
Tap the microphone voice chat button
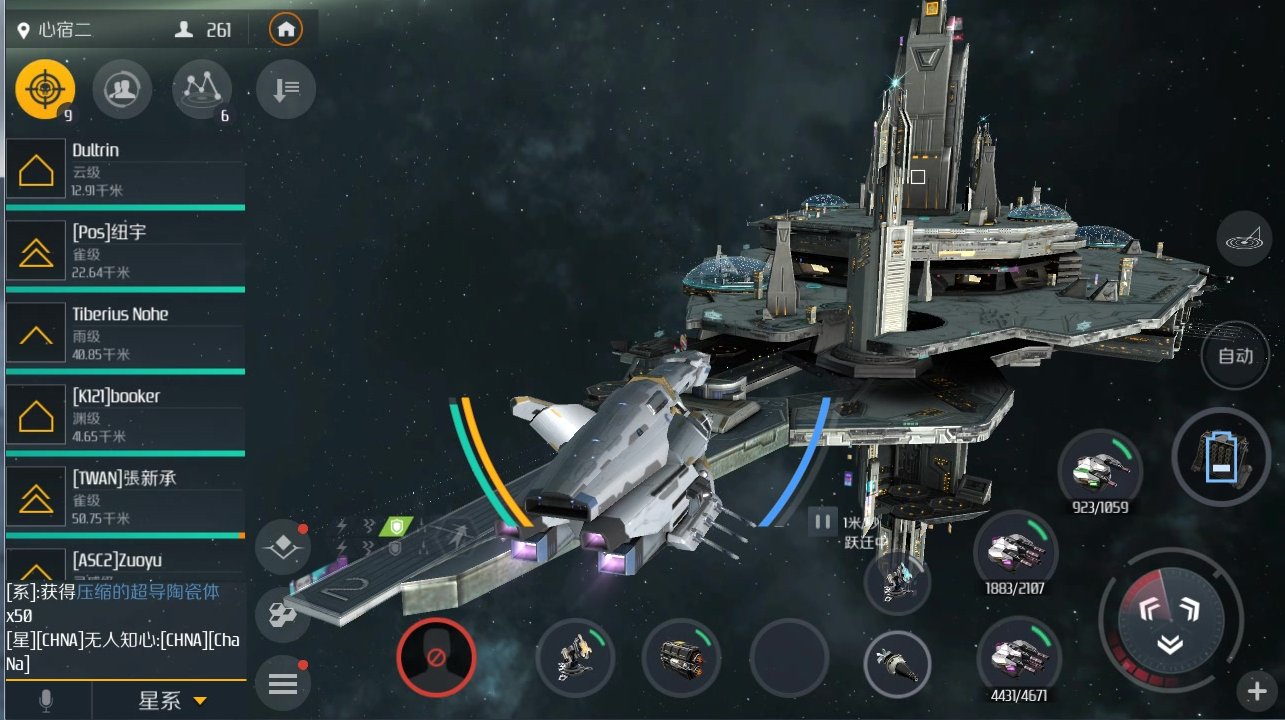(46, 701)
